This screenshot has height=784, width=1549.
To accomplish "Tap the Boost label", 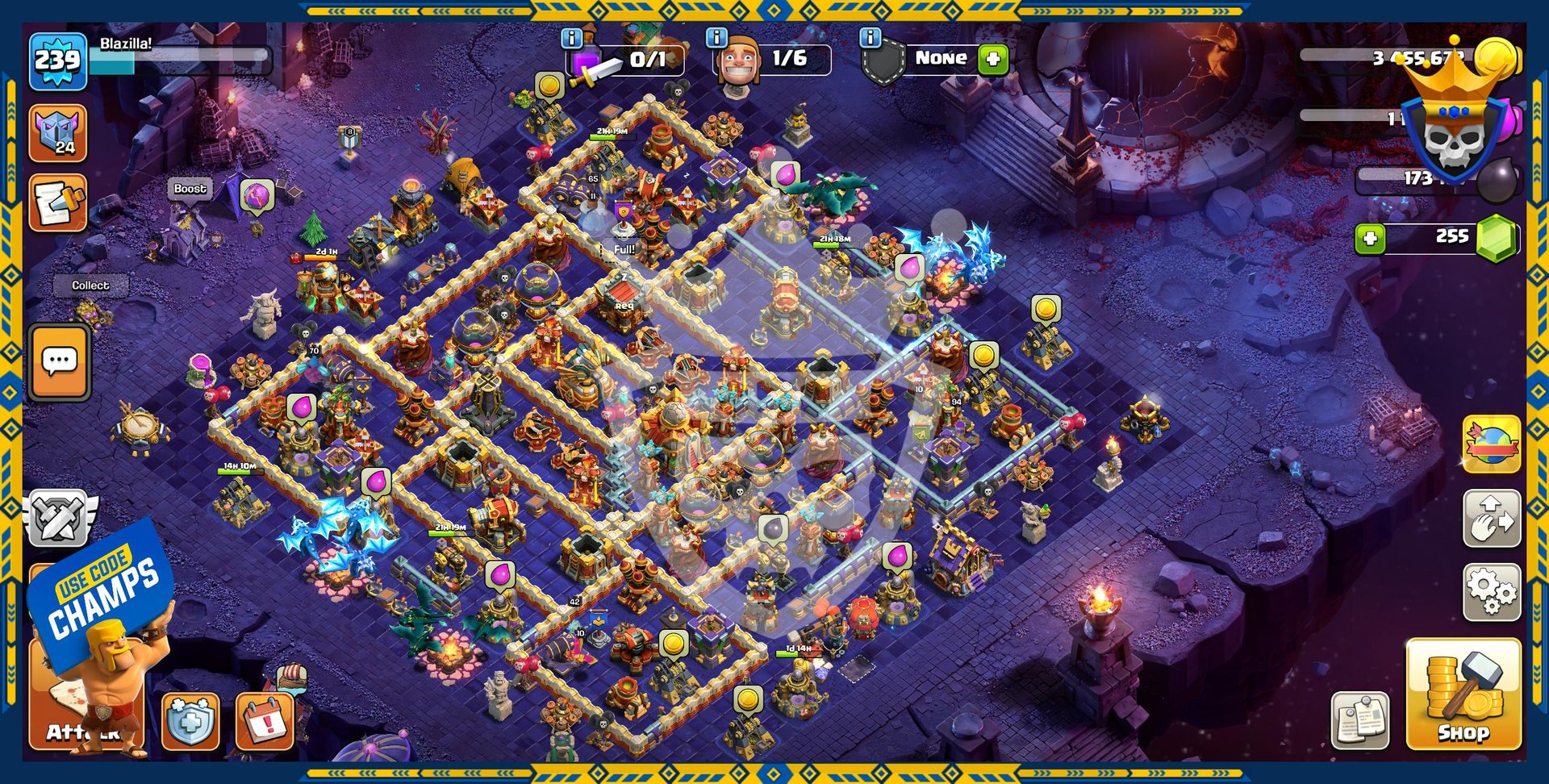I will click(190, 189).
